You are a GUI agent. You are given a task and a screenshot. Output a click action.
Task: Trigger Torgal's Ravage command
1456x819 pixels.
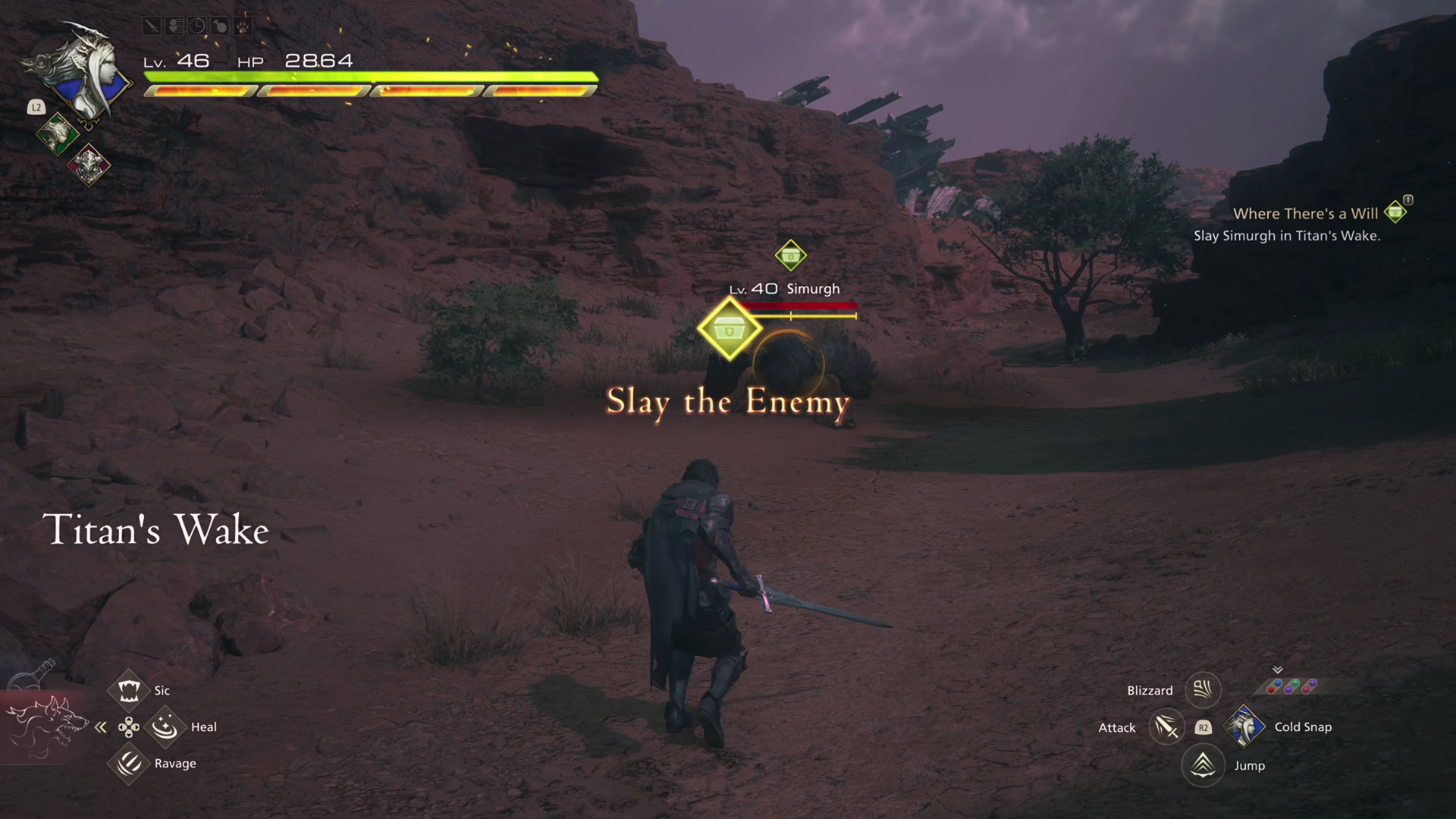pyautogui.click(x=128, y=763)
